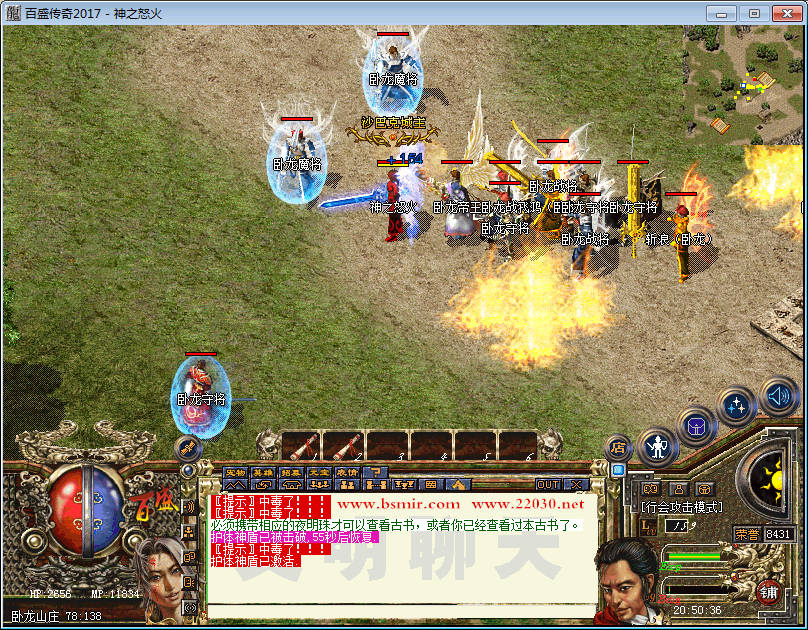Open the 店 shop round button
808x630 pixels.
(x=618, y=448)
